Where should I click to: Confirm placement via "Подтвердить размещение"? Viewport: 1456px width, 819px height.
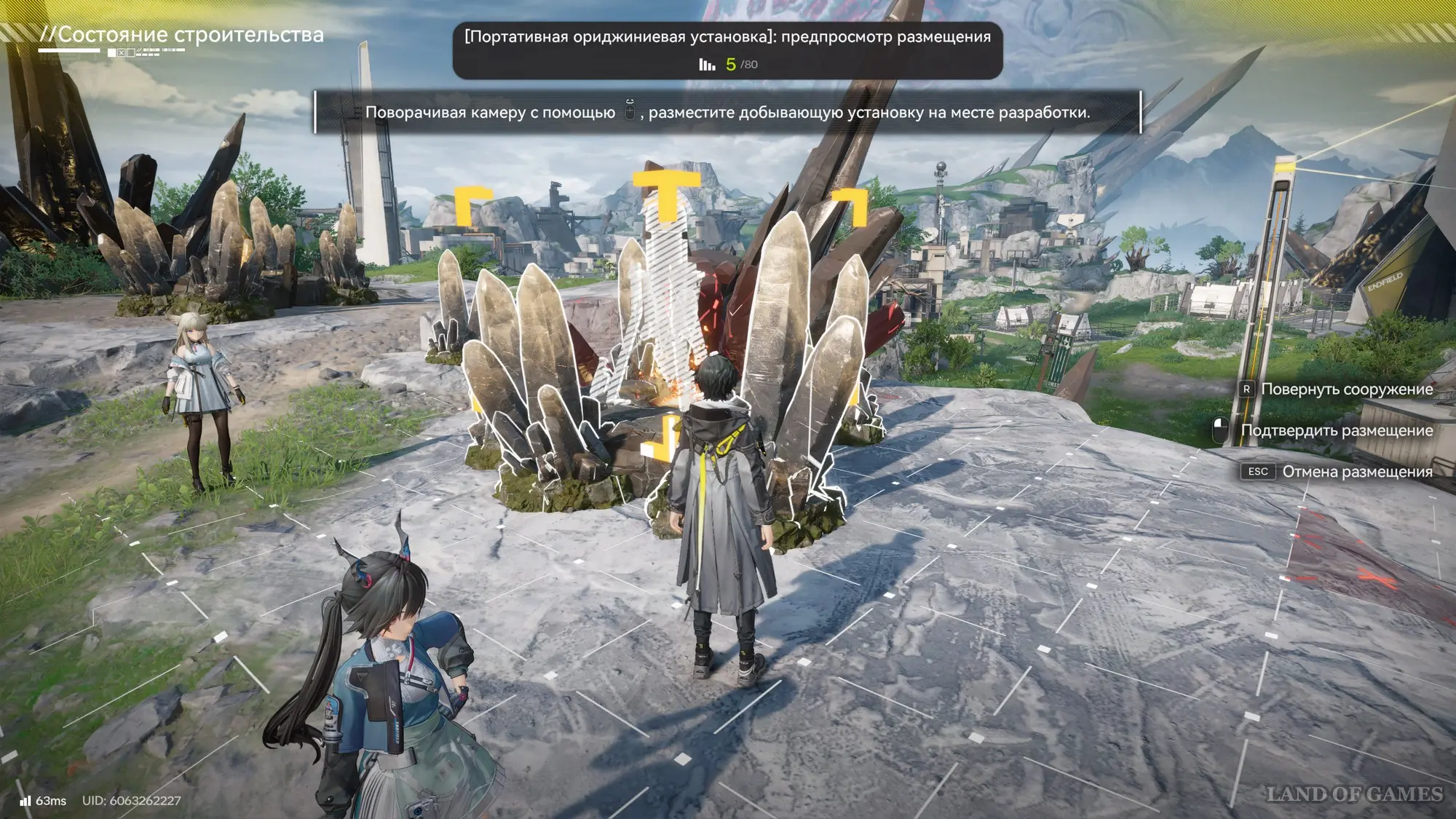pos(1336,430)
